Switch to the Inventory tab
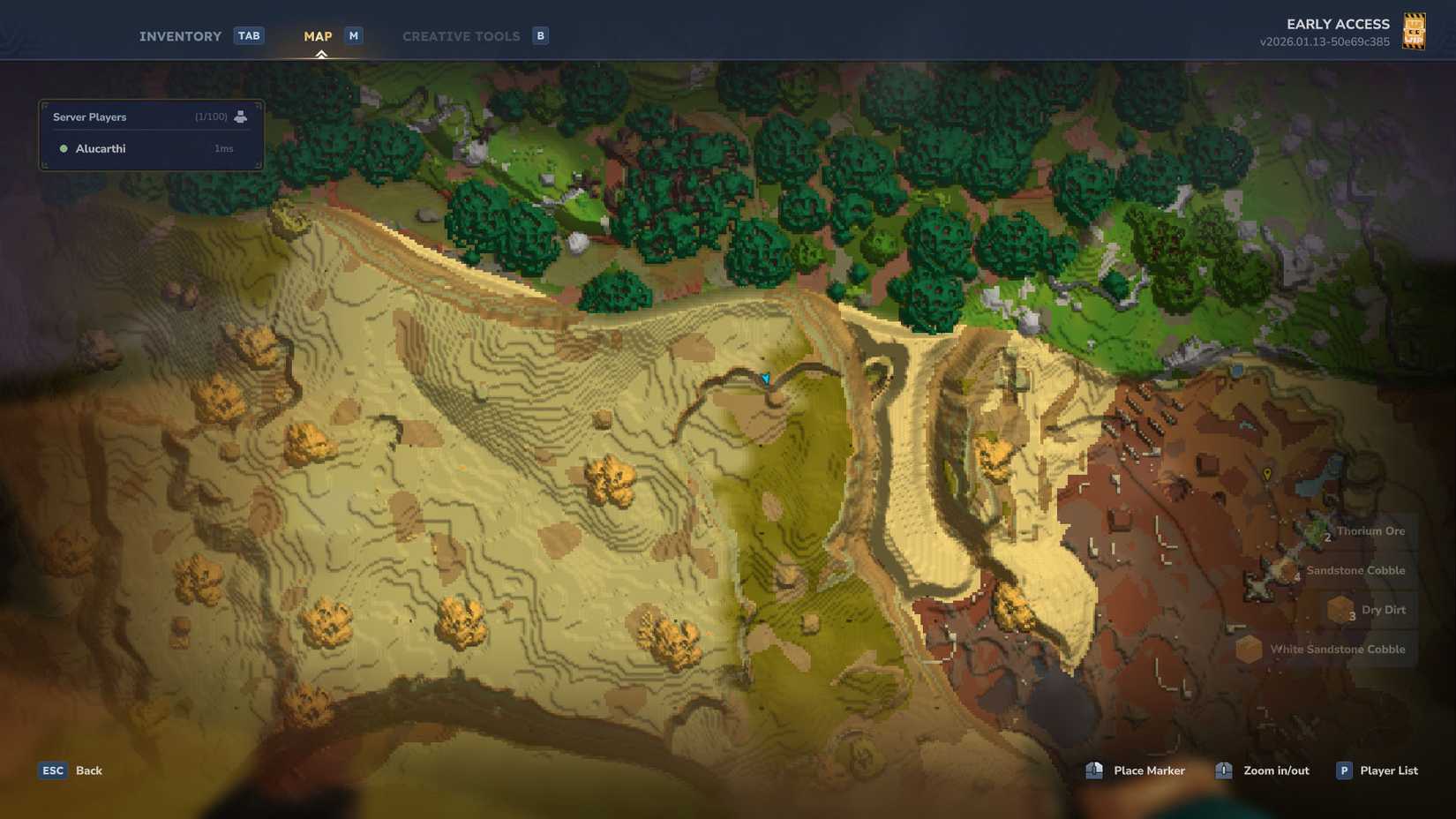The image size is (1456, 819). click(180, 35)
